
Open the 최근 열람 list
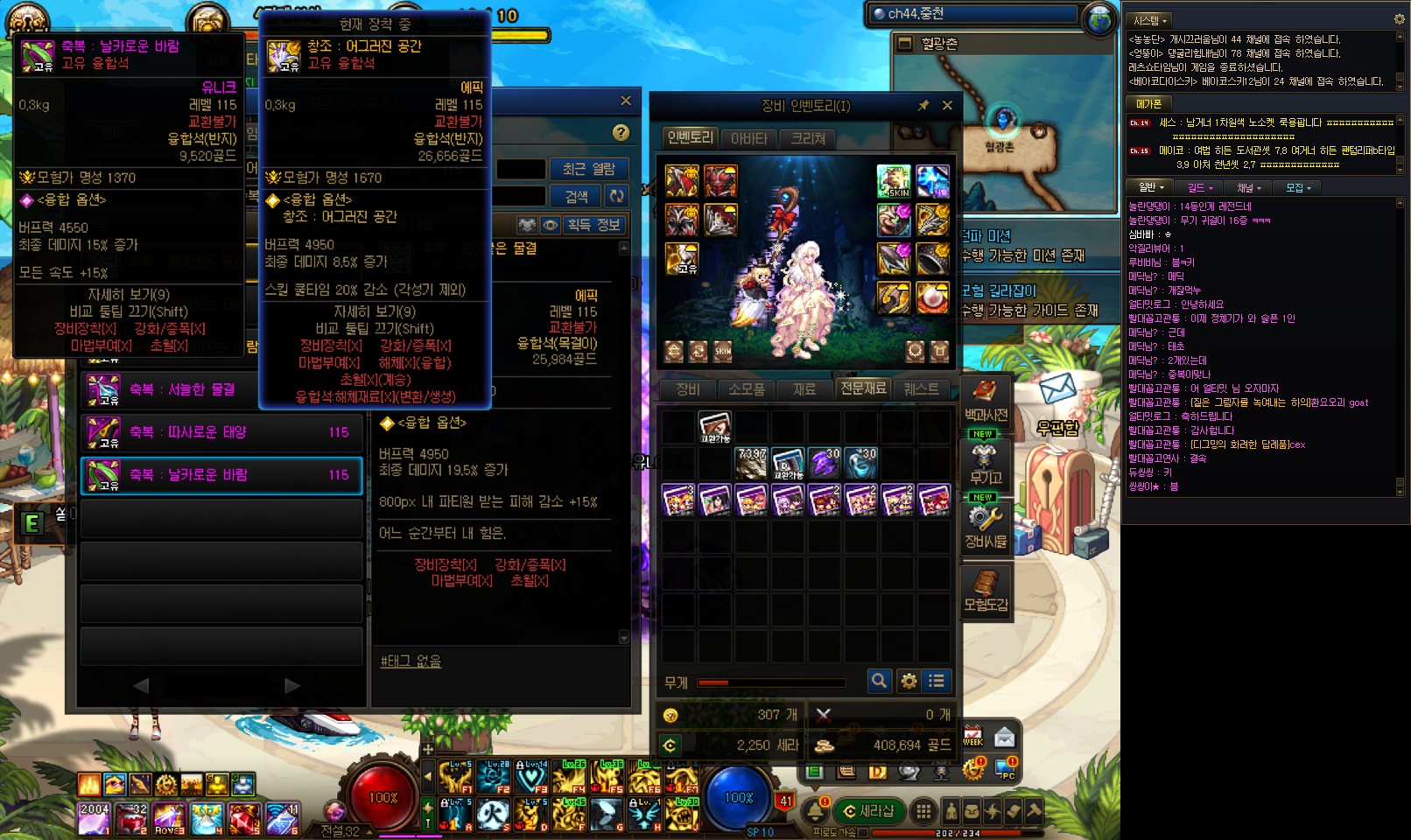(x=588, y=169)
